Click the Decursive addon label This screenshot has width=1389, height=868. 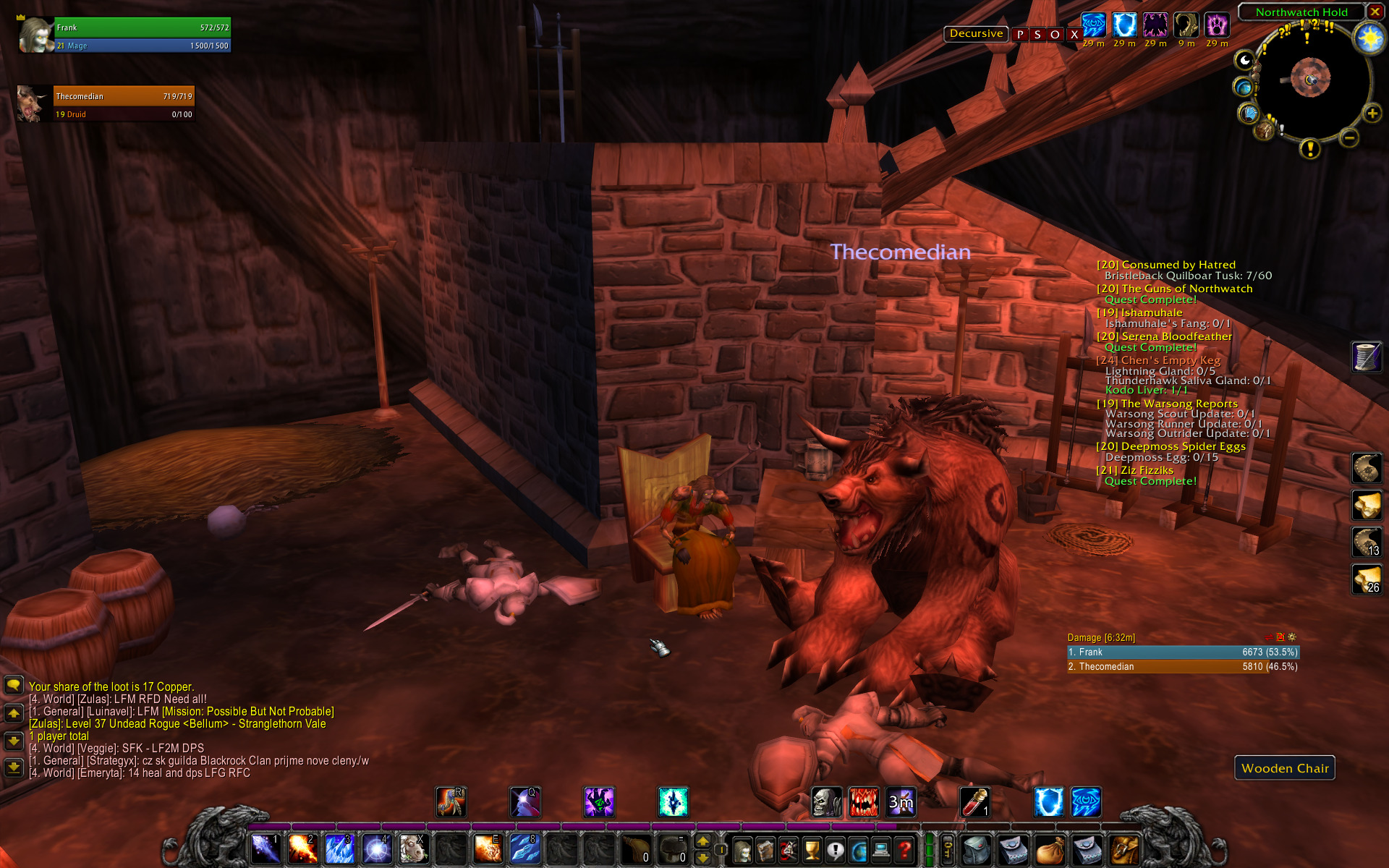(976, 34)
